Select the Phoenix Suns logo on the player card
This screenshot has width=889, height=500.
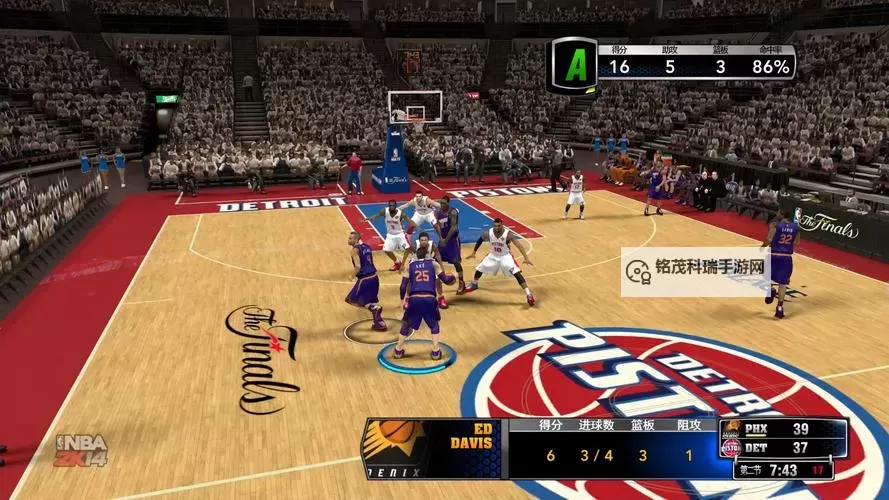coord(397,448)
